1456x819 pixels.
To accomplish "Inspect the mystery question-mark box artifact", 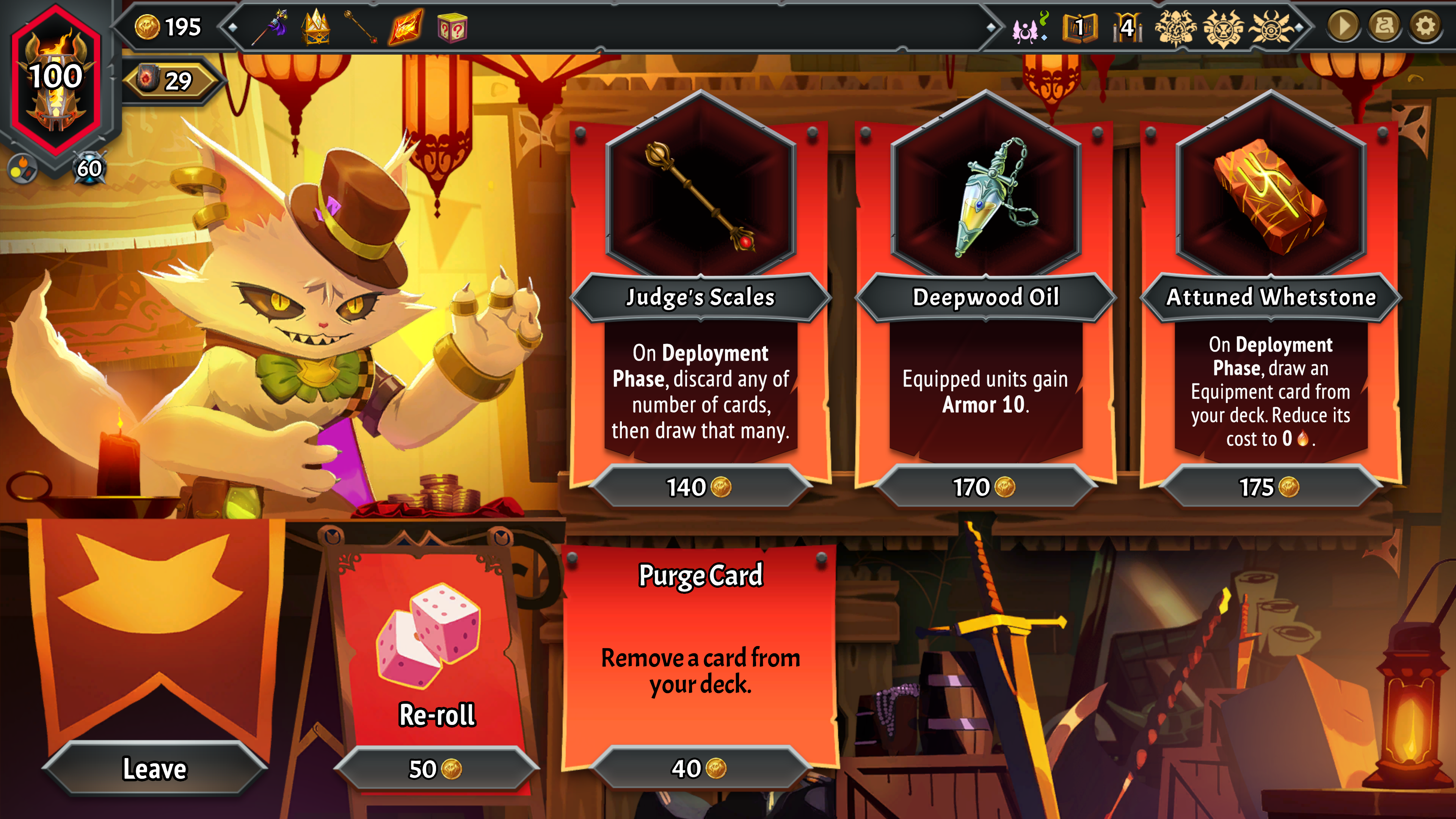I will tap(452, 27).
